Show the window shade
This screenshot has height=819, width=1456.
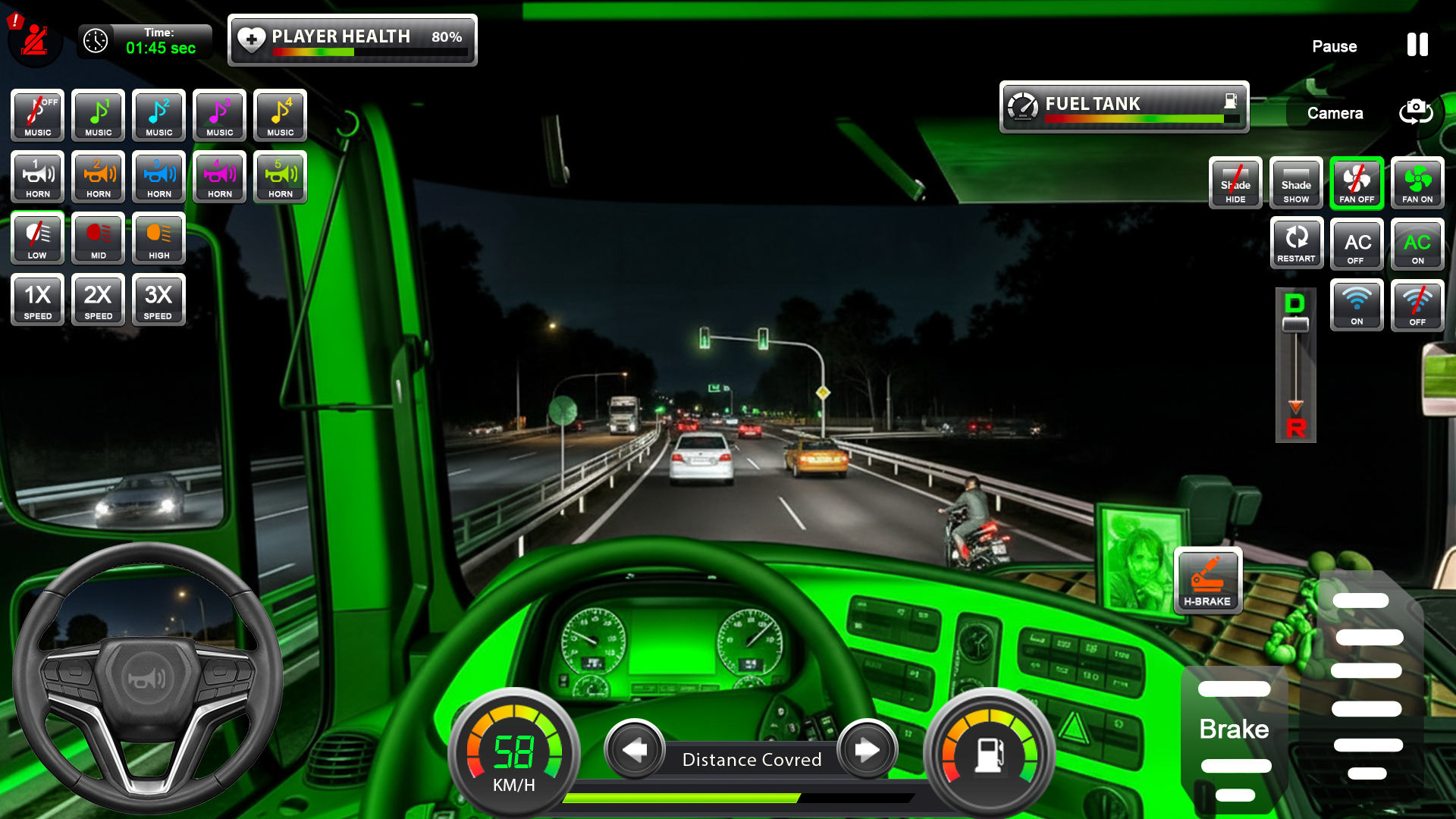[1296, 183]
